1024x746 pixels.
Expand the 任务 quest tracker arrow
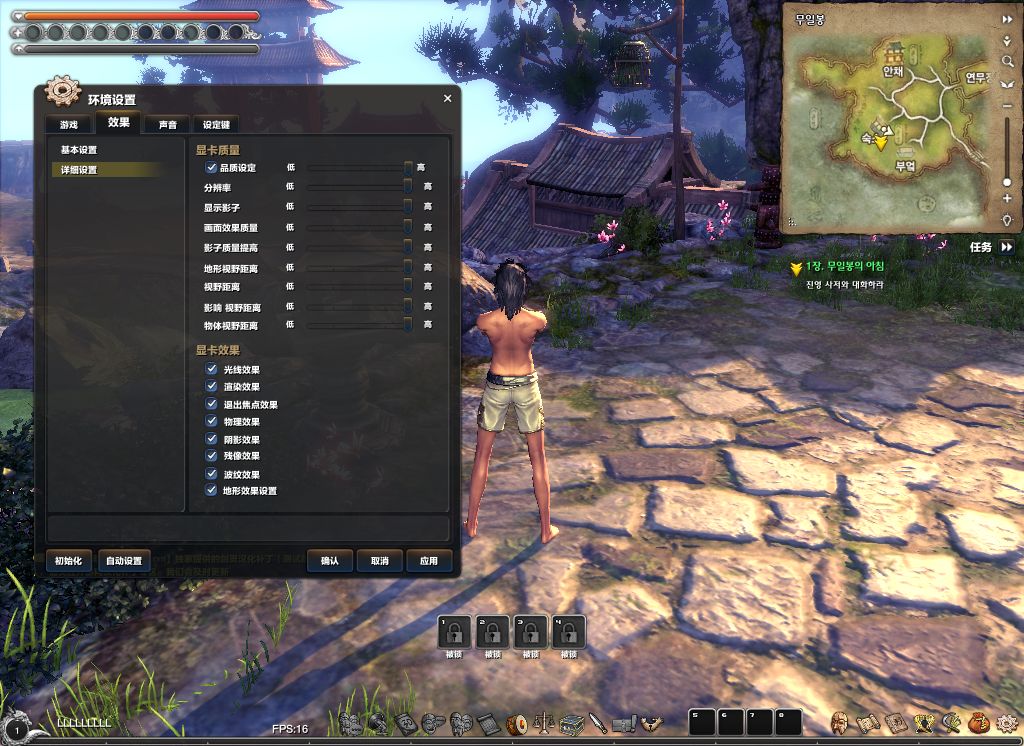tap(1006, 246)
